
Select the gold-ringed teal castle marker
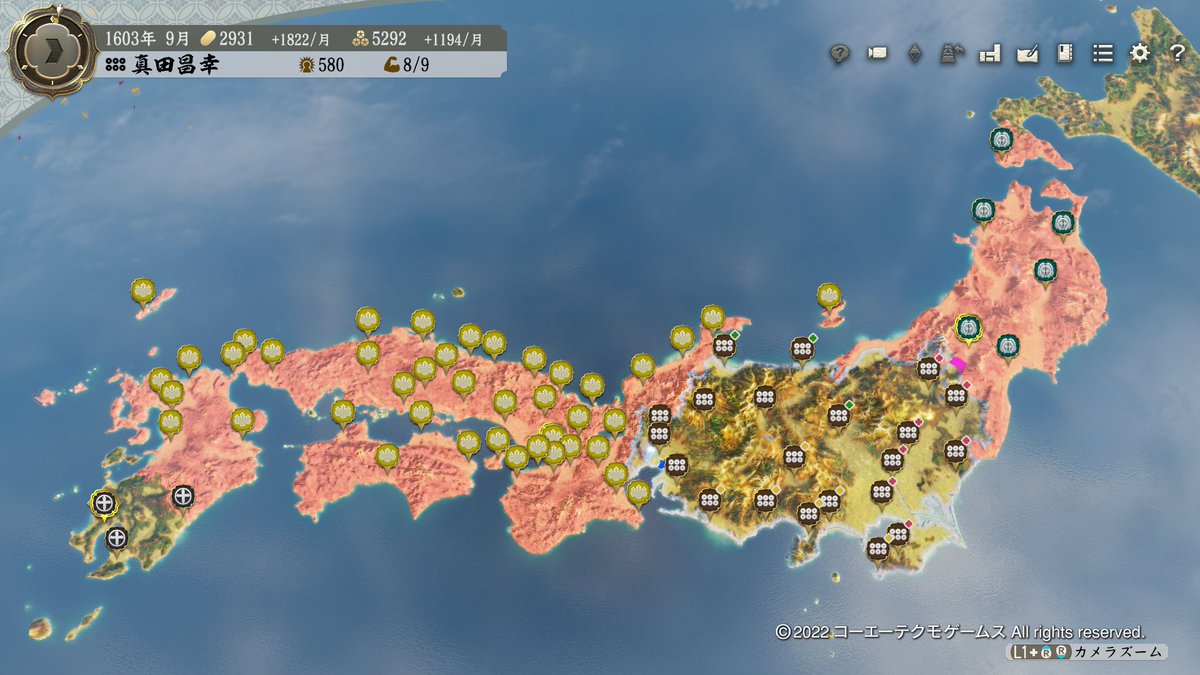pos(967,327)
